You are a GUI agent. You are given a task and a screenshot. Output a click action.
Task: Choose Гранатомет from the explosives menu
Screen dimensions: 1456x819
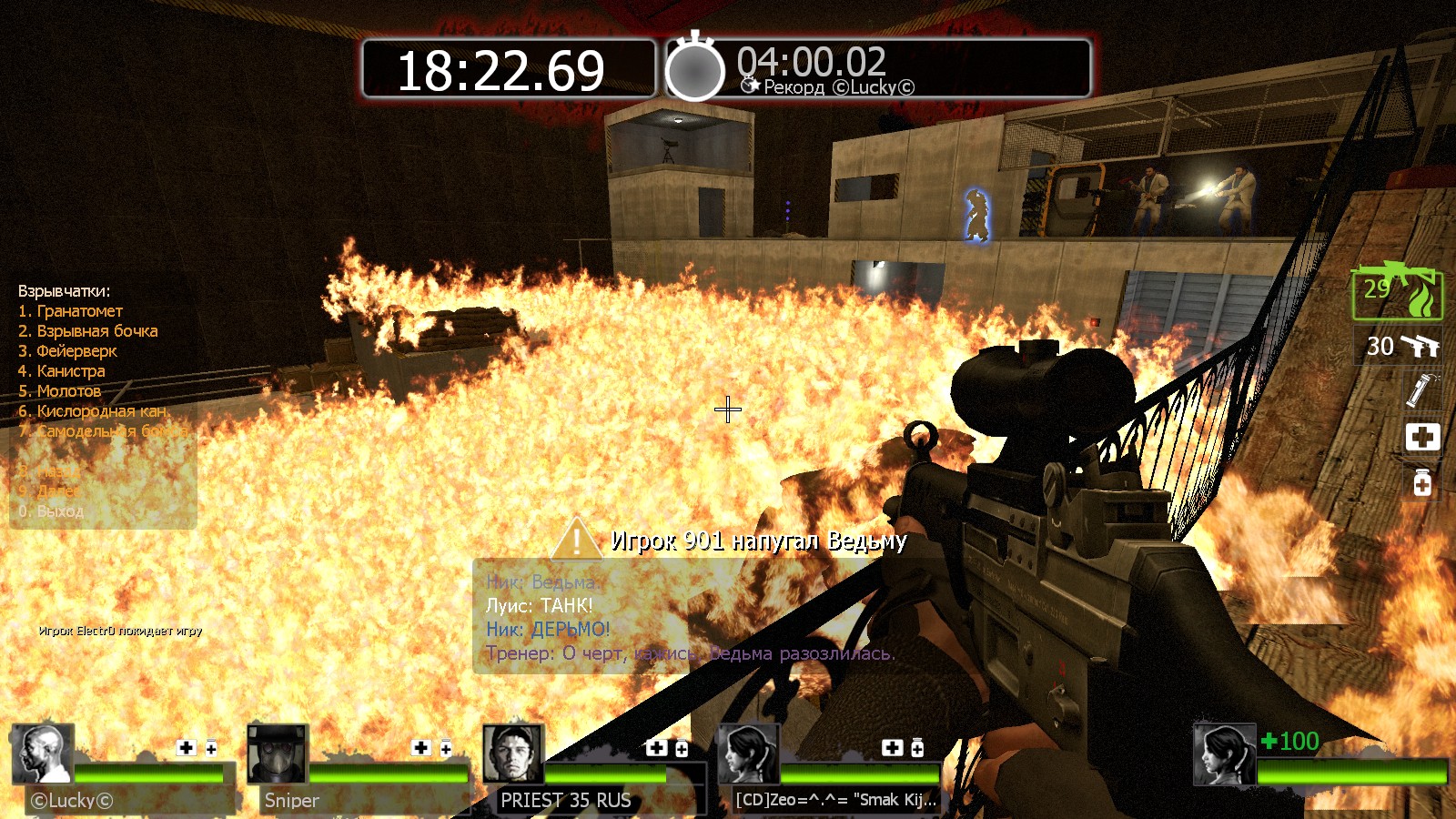[71, 311]
